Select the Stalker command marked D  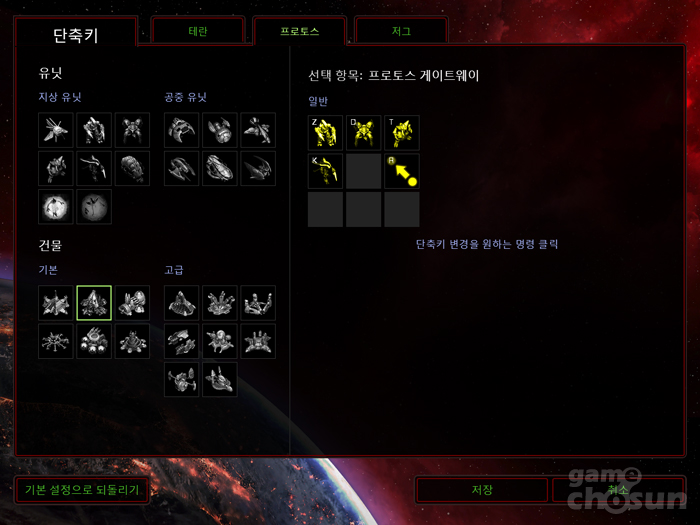[363, 132]
